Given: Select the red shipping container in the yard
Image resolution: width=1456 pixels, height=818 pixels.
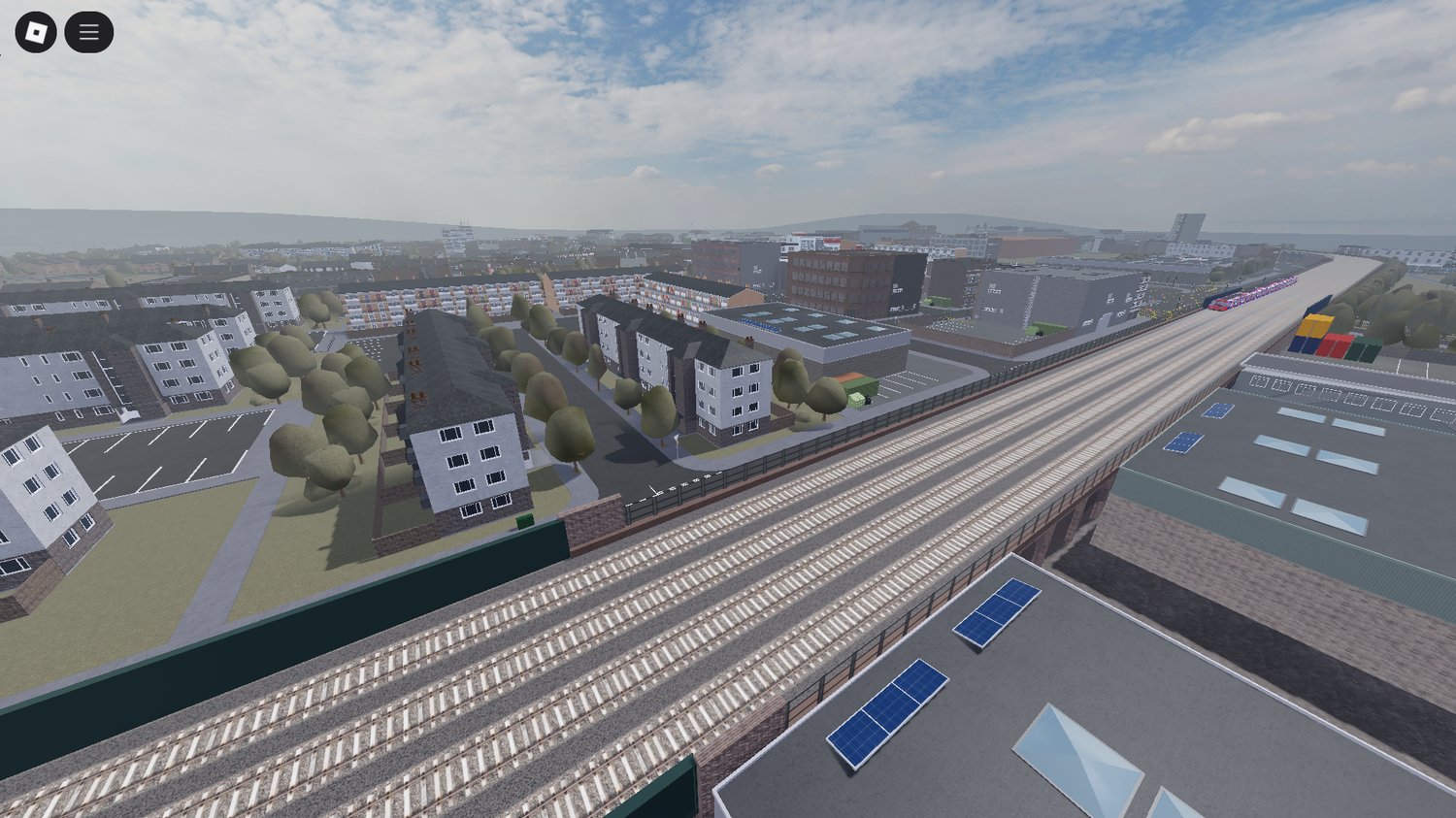Looking at the screenshot, I should (1337, 345).
